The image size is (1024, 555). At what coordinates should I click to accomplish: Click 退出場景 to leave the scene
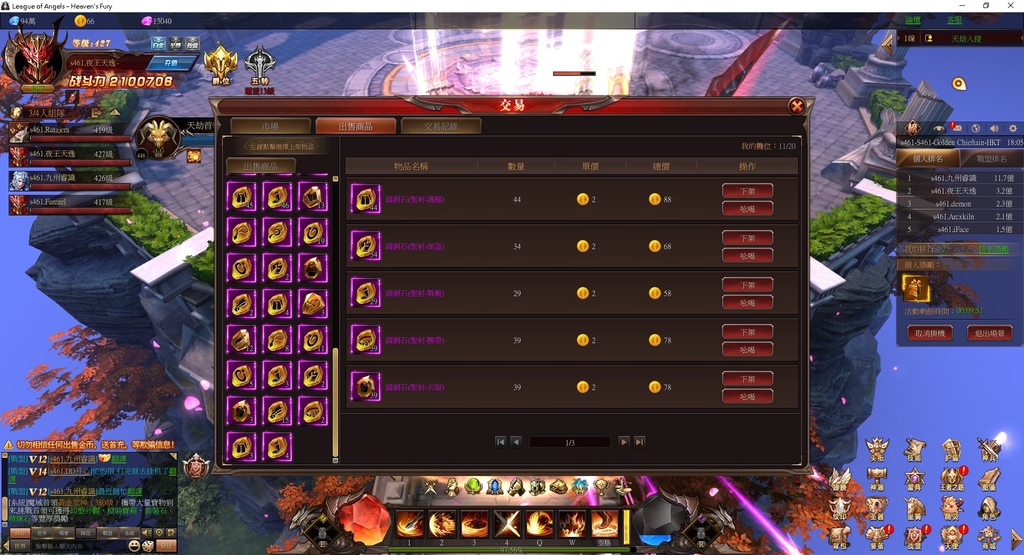point(990,333)
